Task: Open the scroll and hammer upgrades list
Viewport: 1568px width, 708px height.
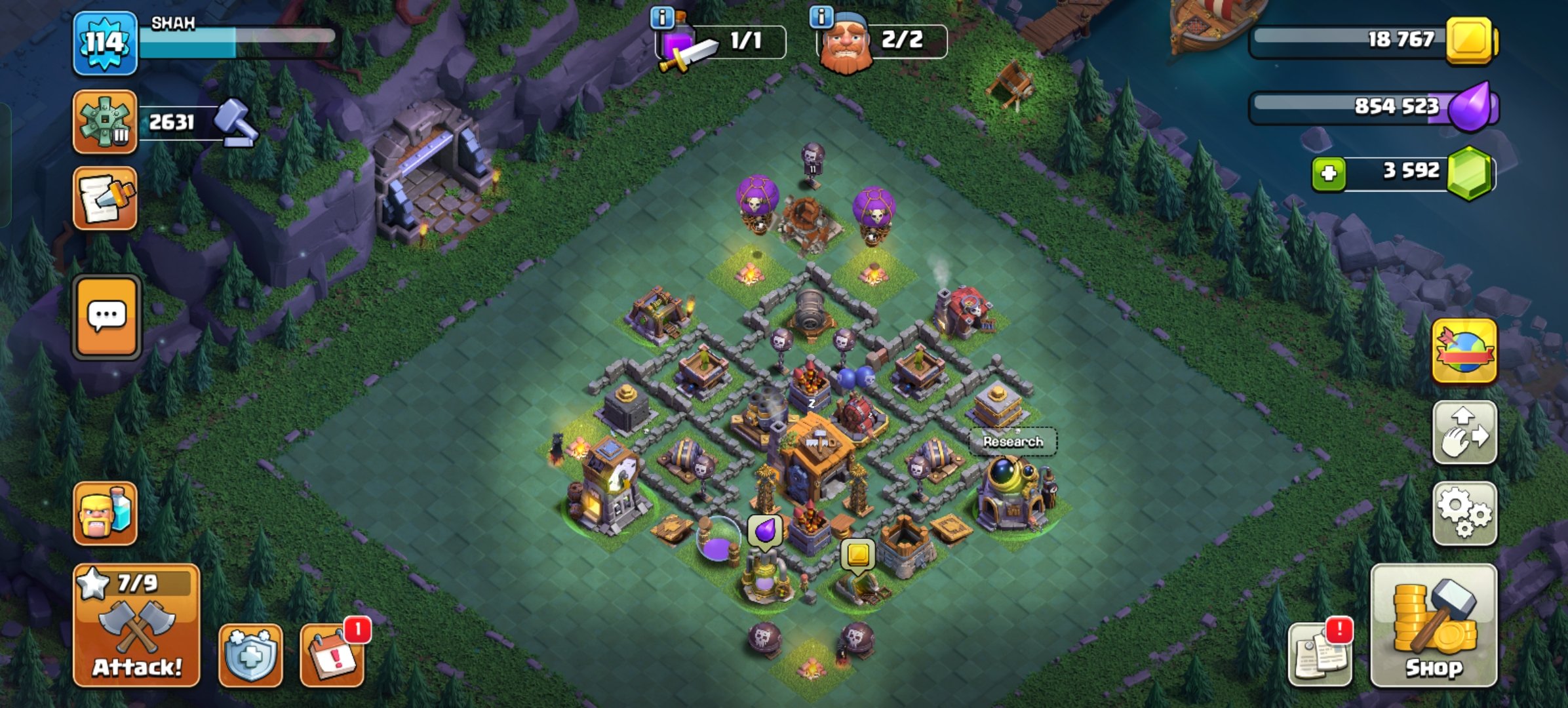Action: (105, 198)
